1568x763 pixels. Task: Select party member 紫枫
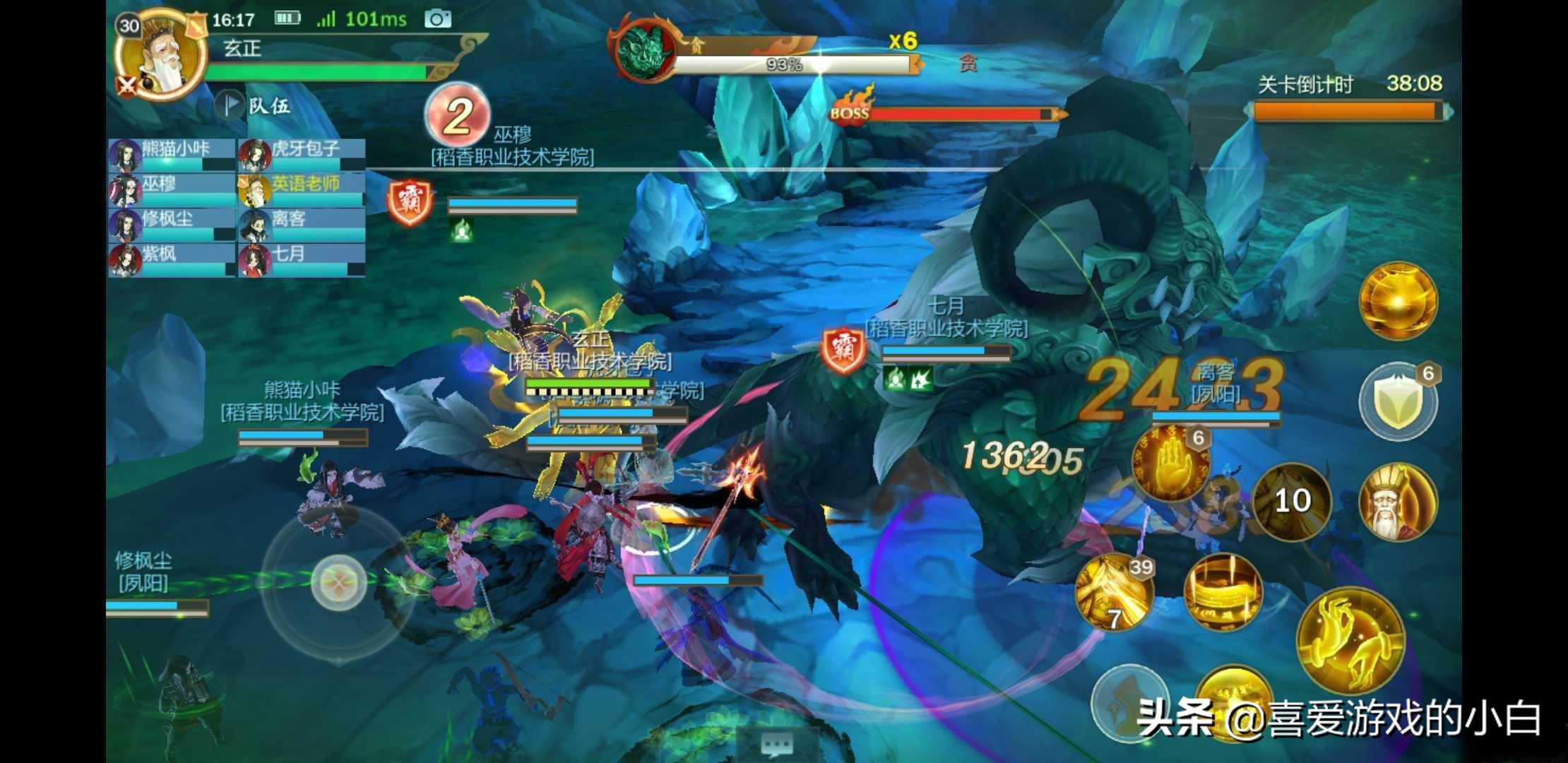(x=171, y=259)
